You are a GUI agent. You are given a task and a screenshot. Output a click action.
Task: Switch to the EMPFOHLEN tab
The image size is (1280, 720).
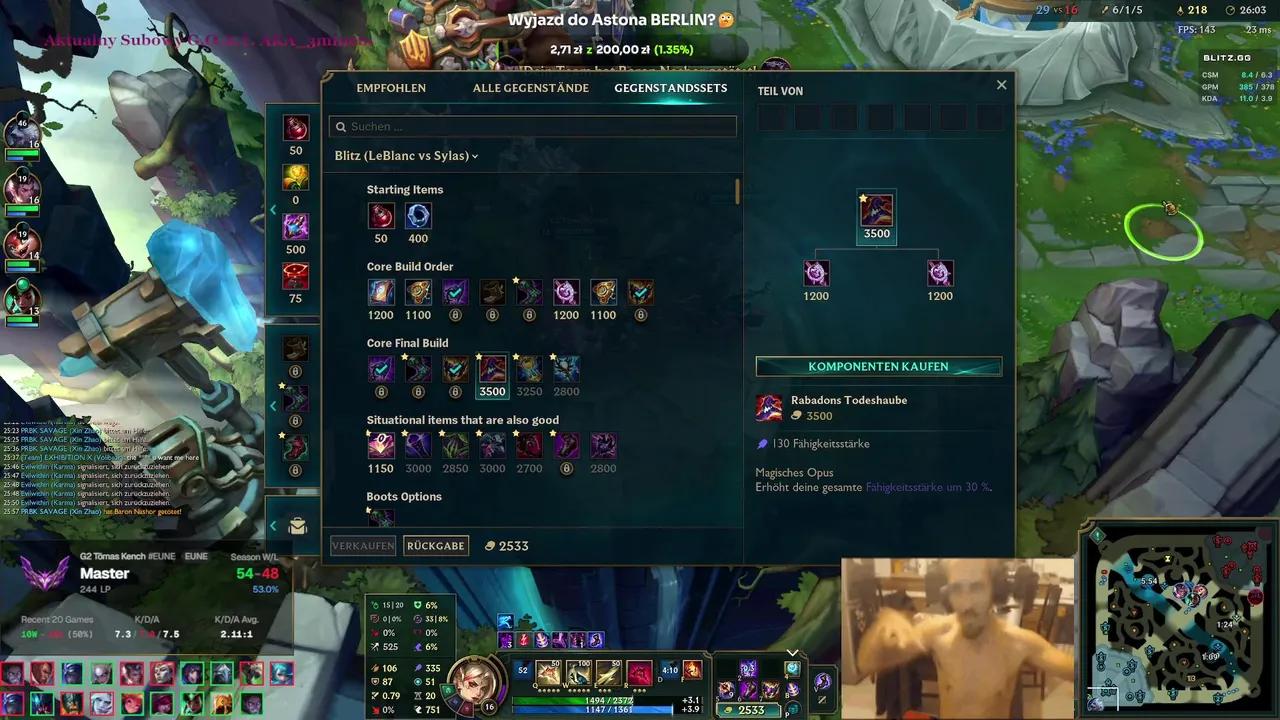[x=391, y=88]
